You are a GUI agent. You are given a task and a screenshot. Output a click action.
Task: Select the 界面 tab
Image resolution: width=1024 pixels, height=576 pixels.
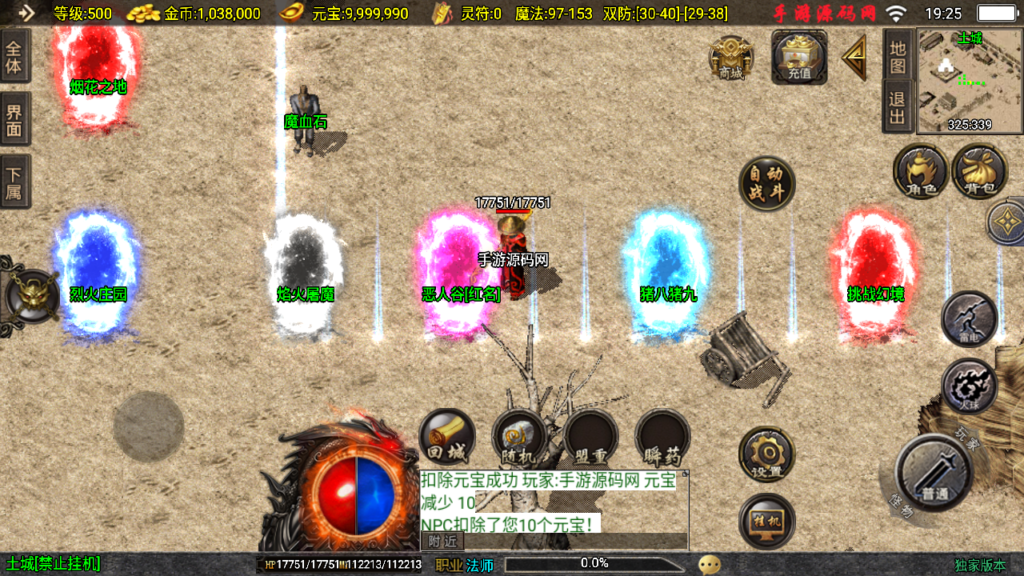[15, 119]
